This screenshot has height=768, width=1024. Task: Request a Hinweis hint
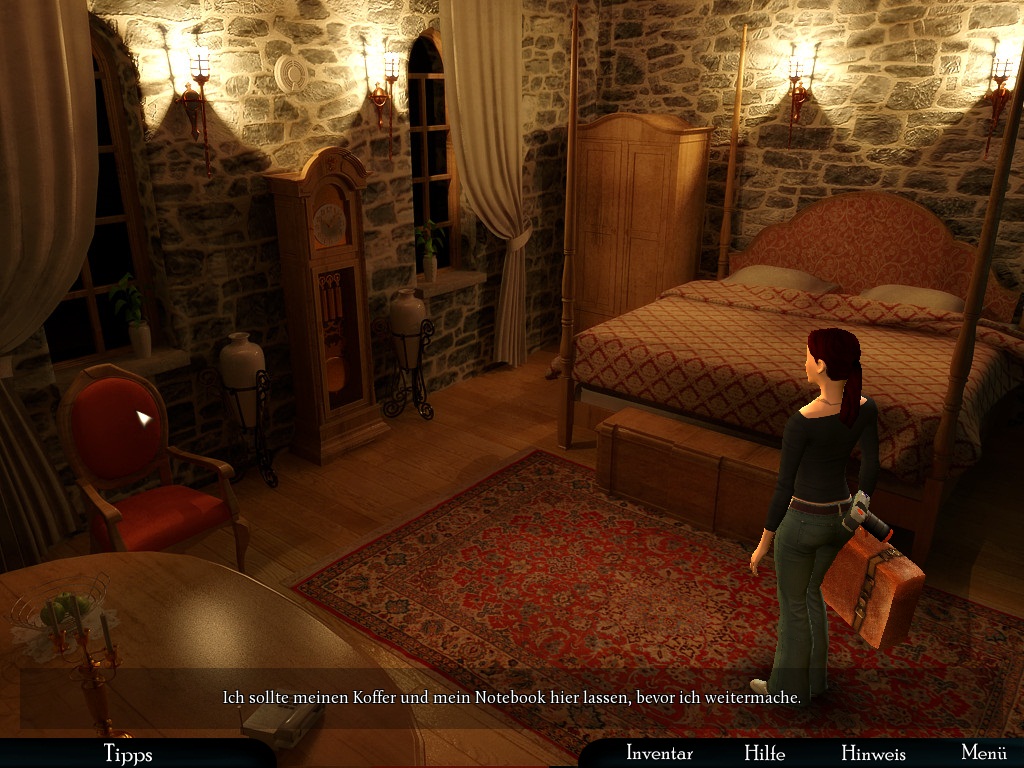(x=873, y=754)
